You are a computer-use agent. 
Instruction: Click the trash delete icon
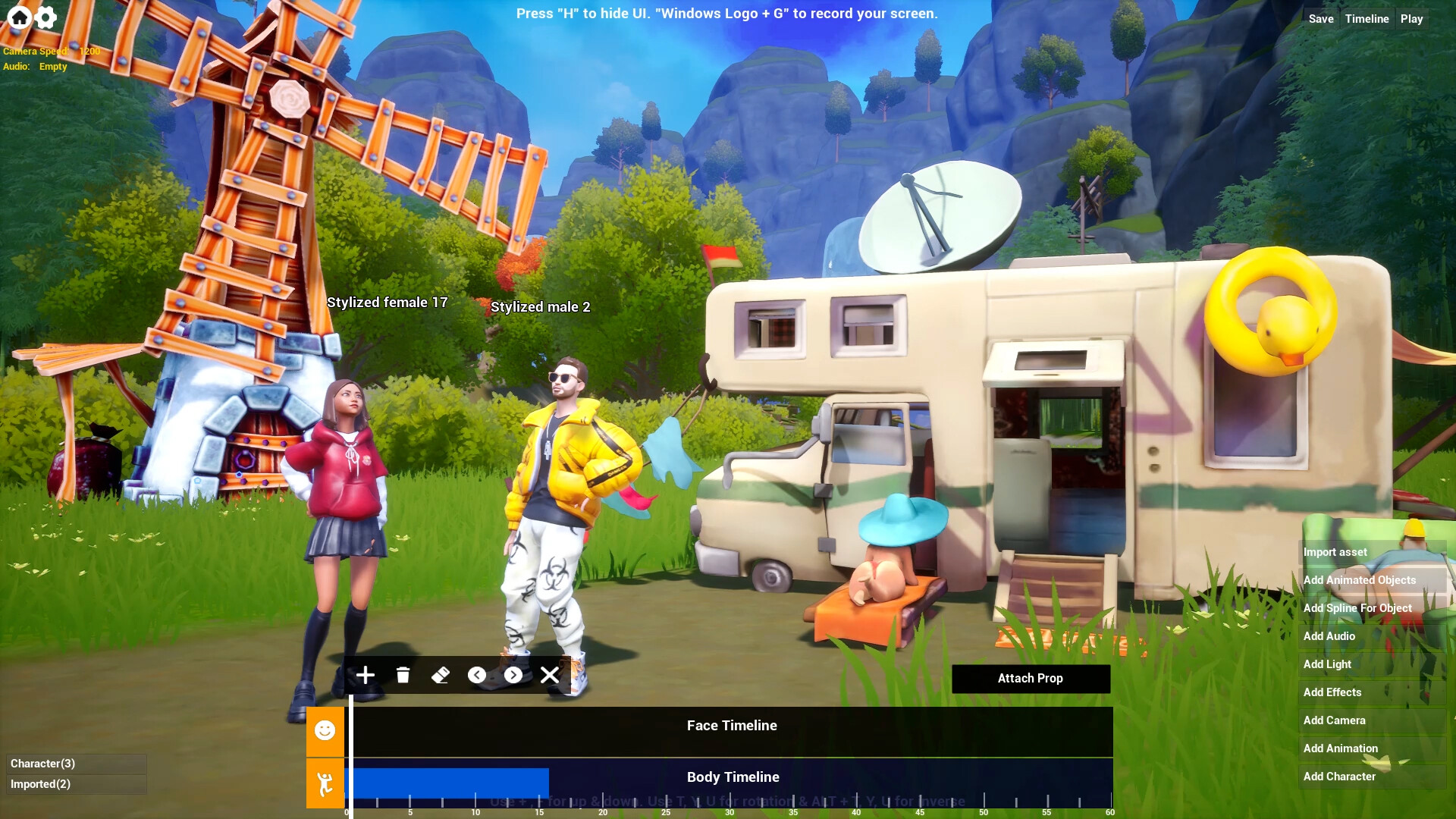(x=403, y=675)
